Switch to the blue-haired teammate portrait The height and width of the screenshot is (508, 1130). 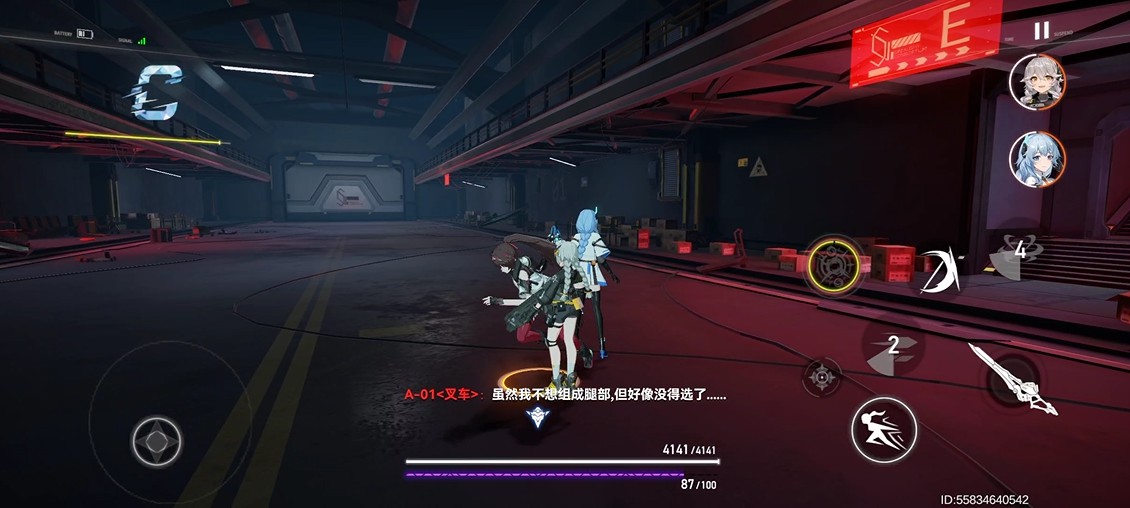[x=1037, y=160]
